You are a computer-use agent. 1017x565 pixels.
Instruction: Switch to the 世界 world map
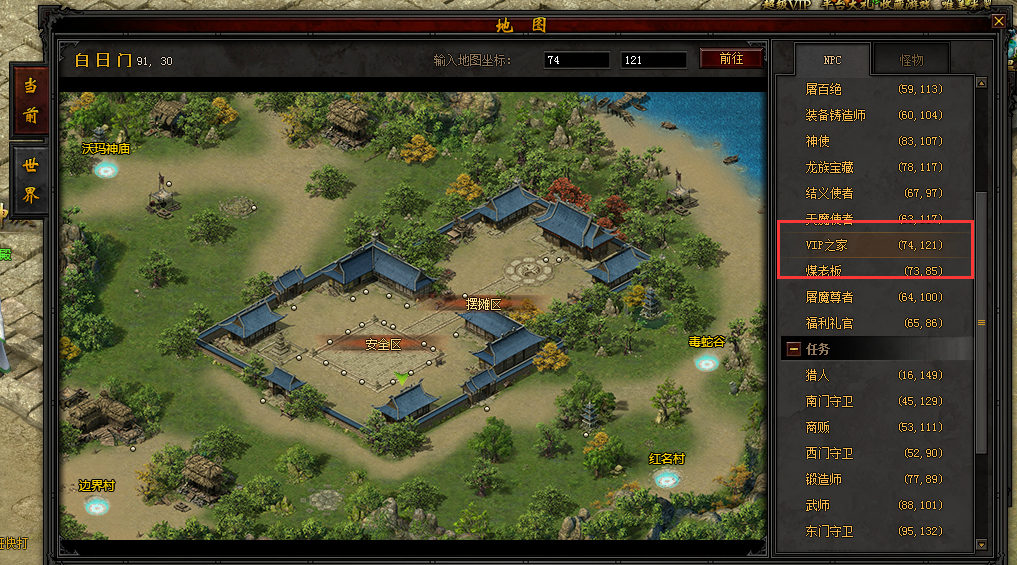(31, 181)
